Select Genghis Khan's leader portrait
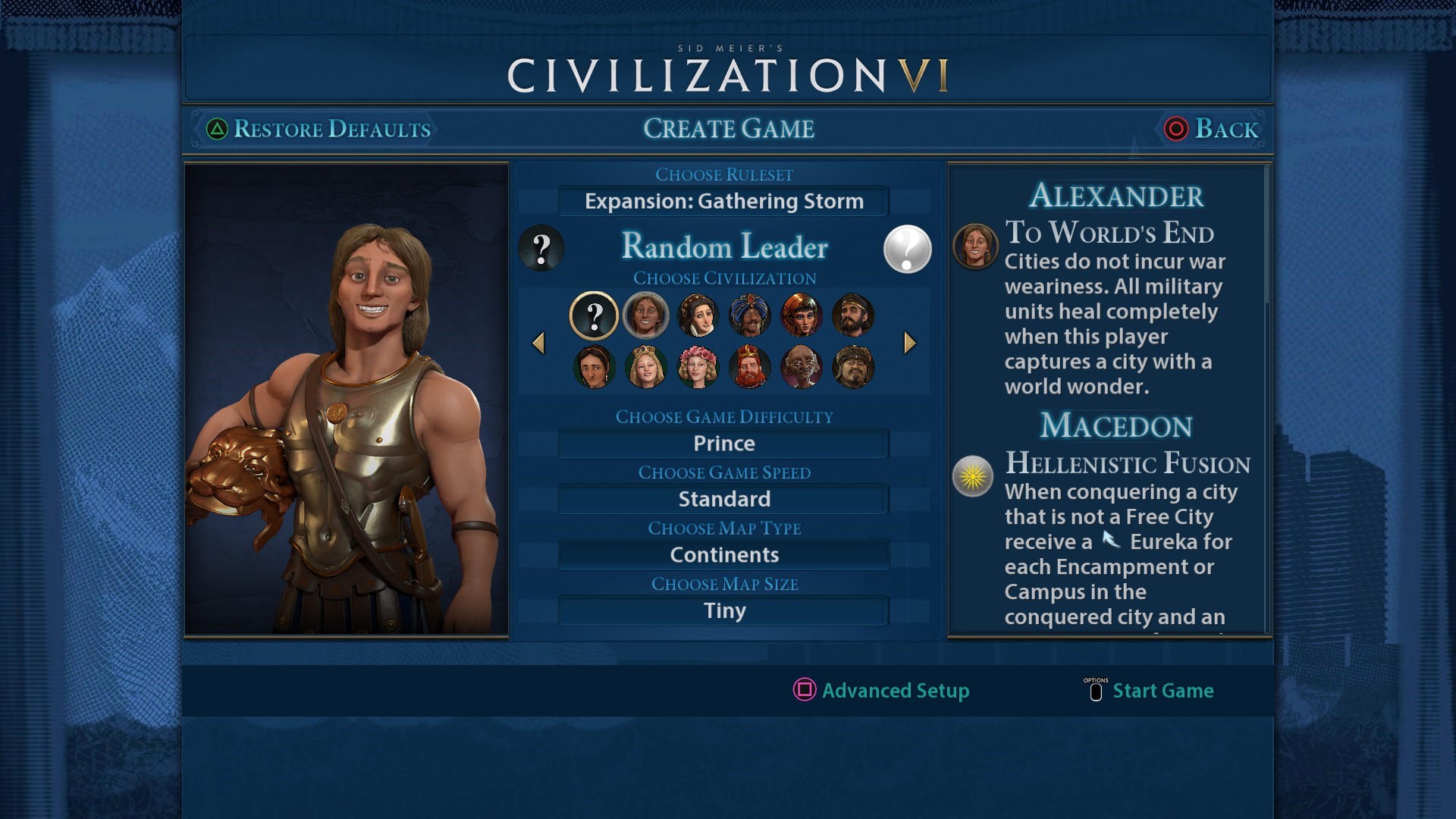The image size is (1456, 819). 854,367
